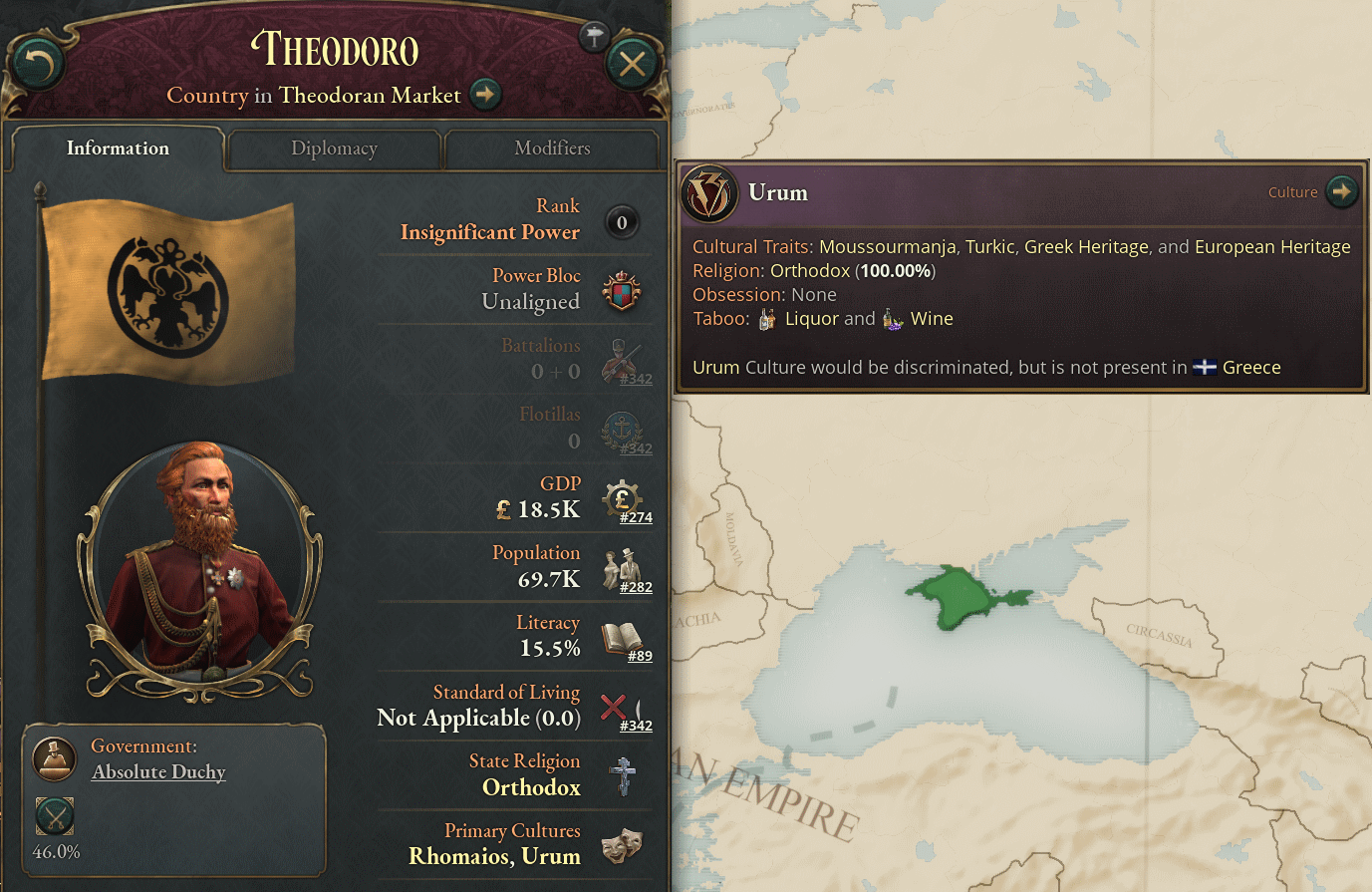
Task: Click the Liquor taboo bottle icon
Action: [x=766, y=317]
